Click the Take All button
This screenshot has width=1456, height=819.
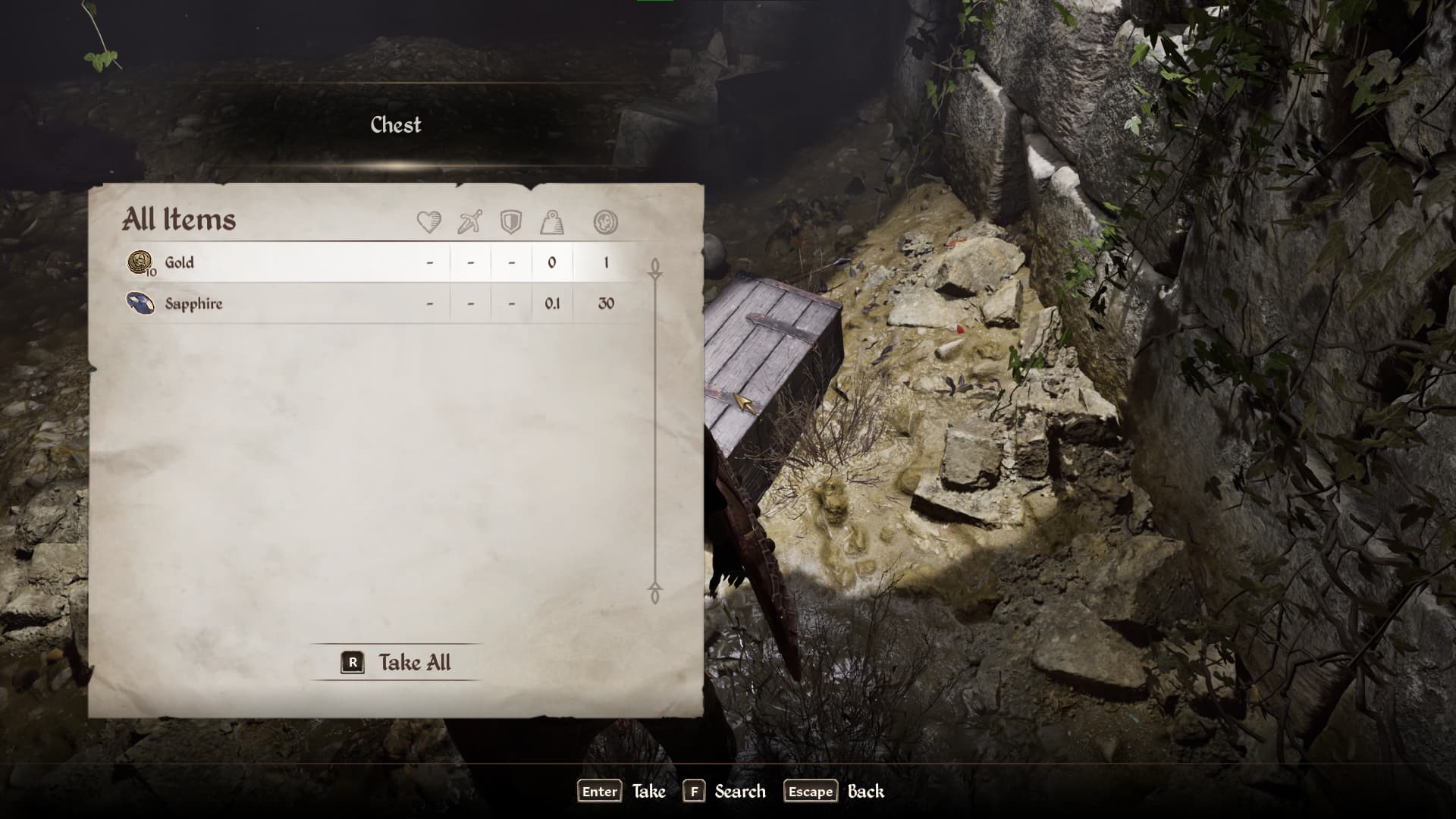tap(397, 662)
